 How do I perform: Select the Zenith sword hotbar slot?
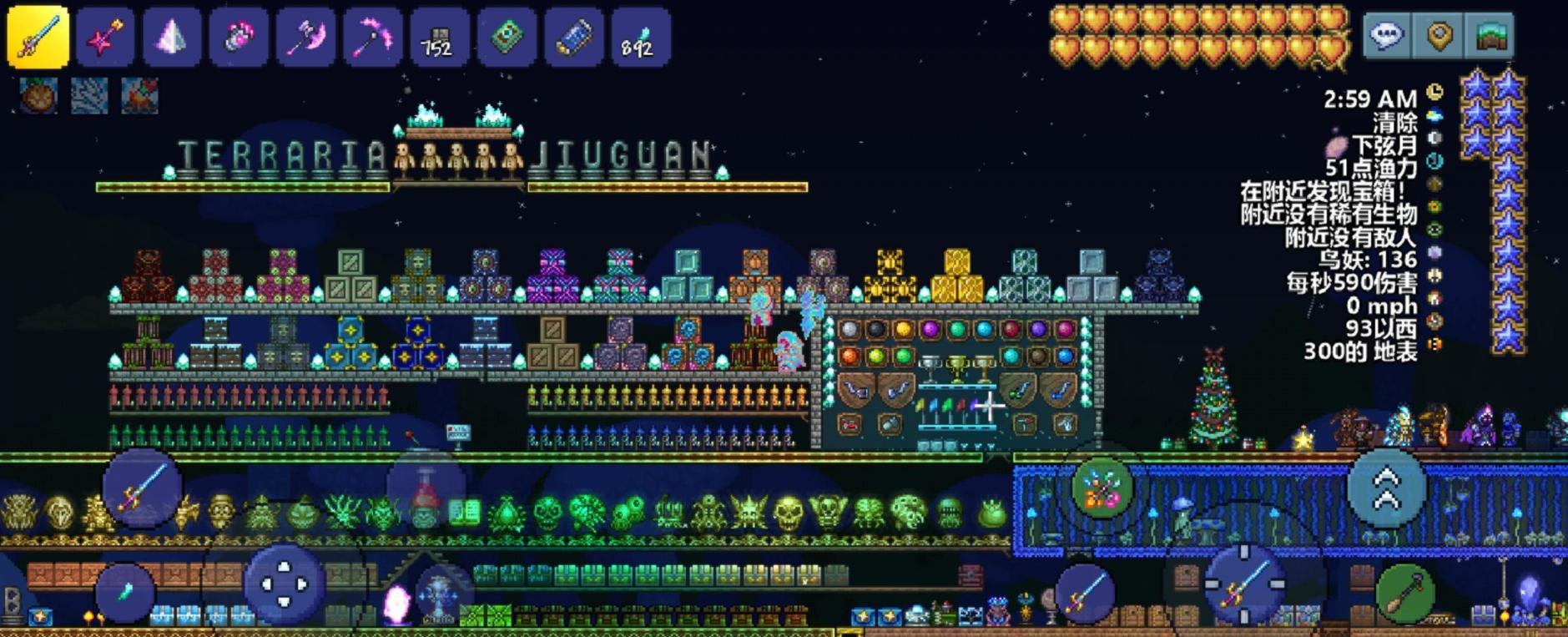click(38, 37)
